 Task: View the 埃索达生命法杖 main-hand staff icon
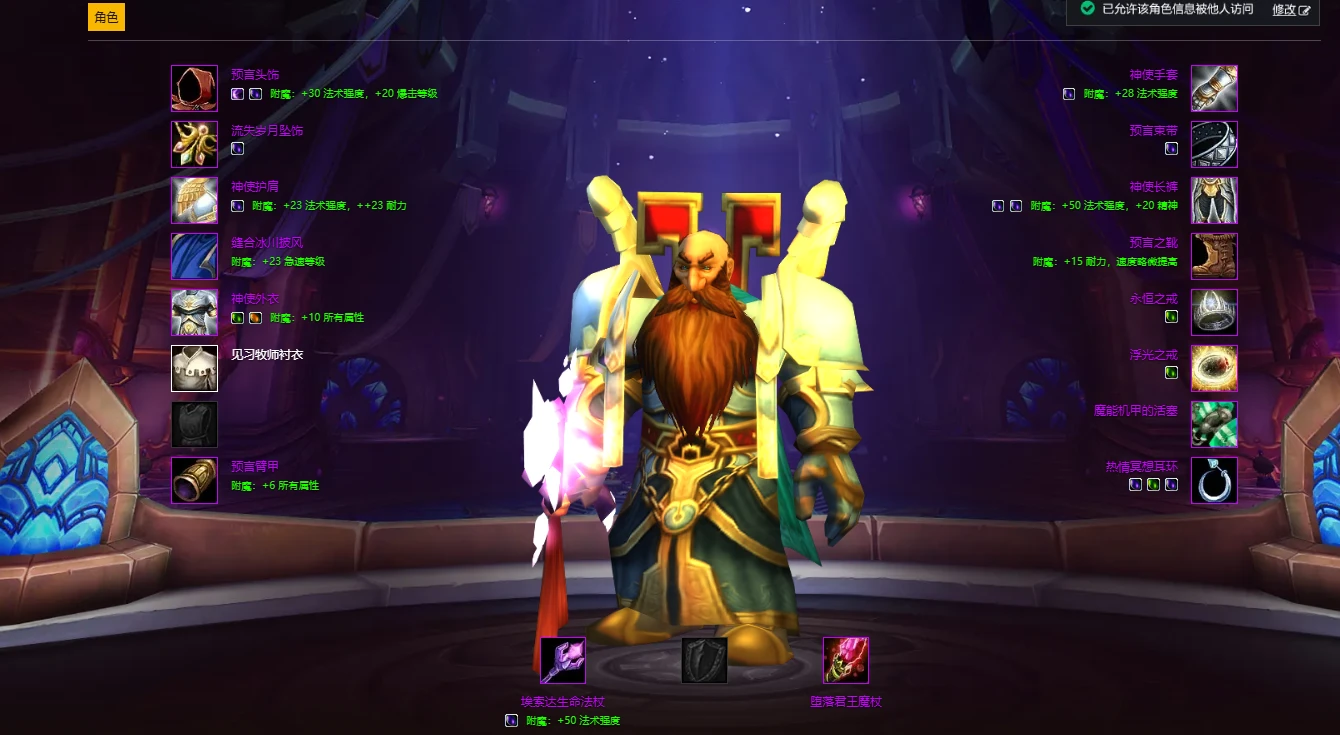point(563,660)
